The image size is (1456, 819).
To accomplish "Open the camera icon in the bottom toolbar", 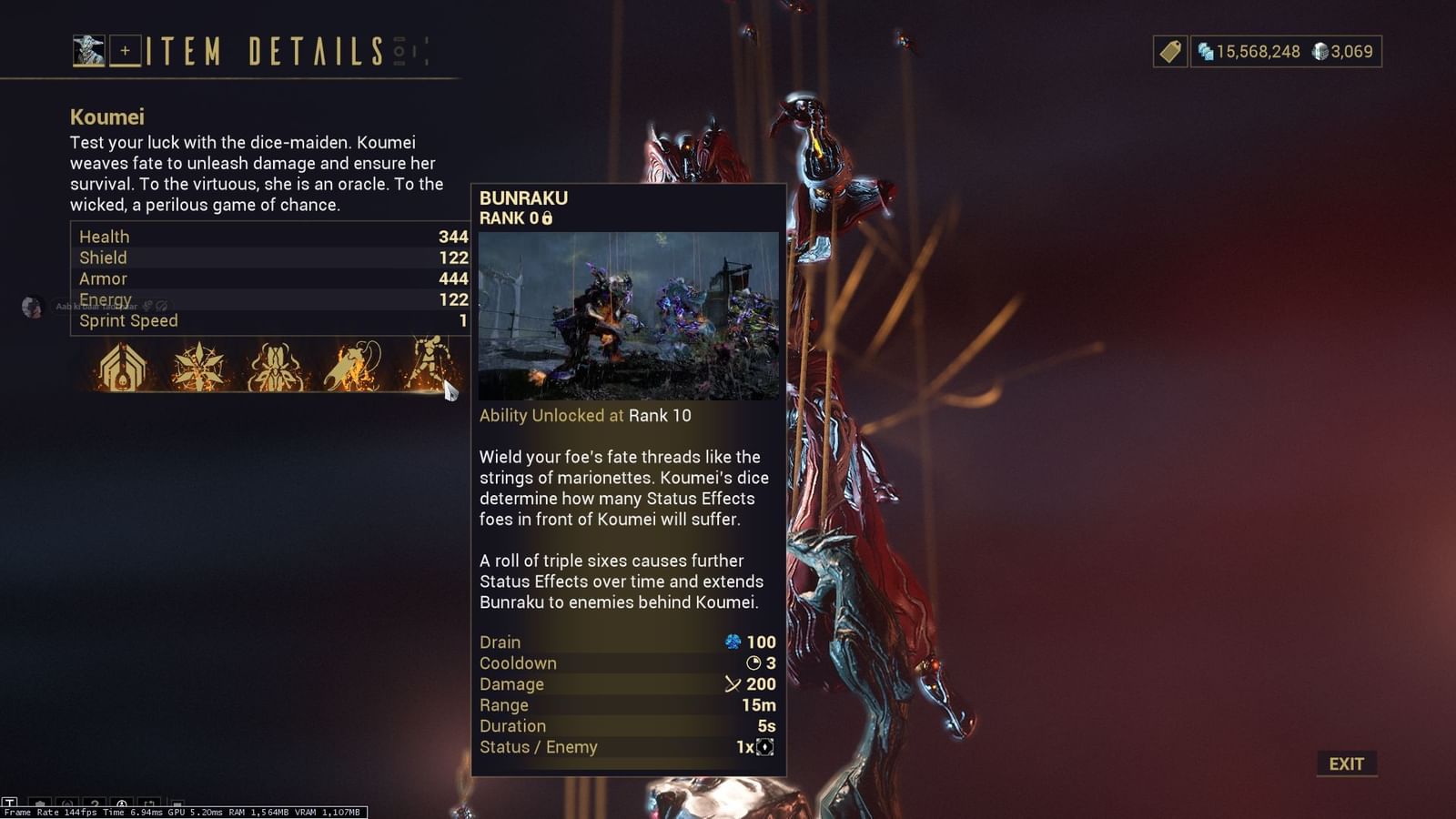I will click(x=150, y=804).
